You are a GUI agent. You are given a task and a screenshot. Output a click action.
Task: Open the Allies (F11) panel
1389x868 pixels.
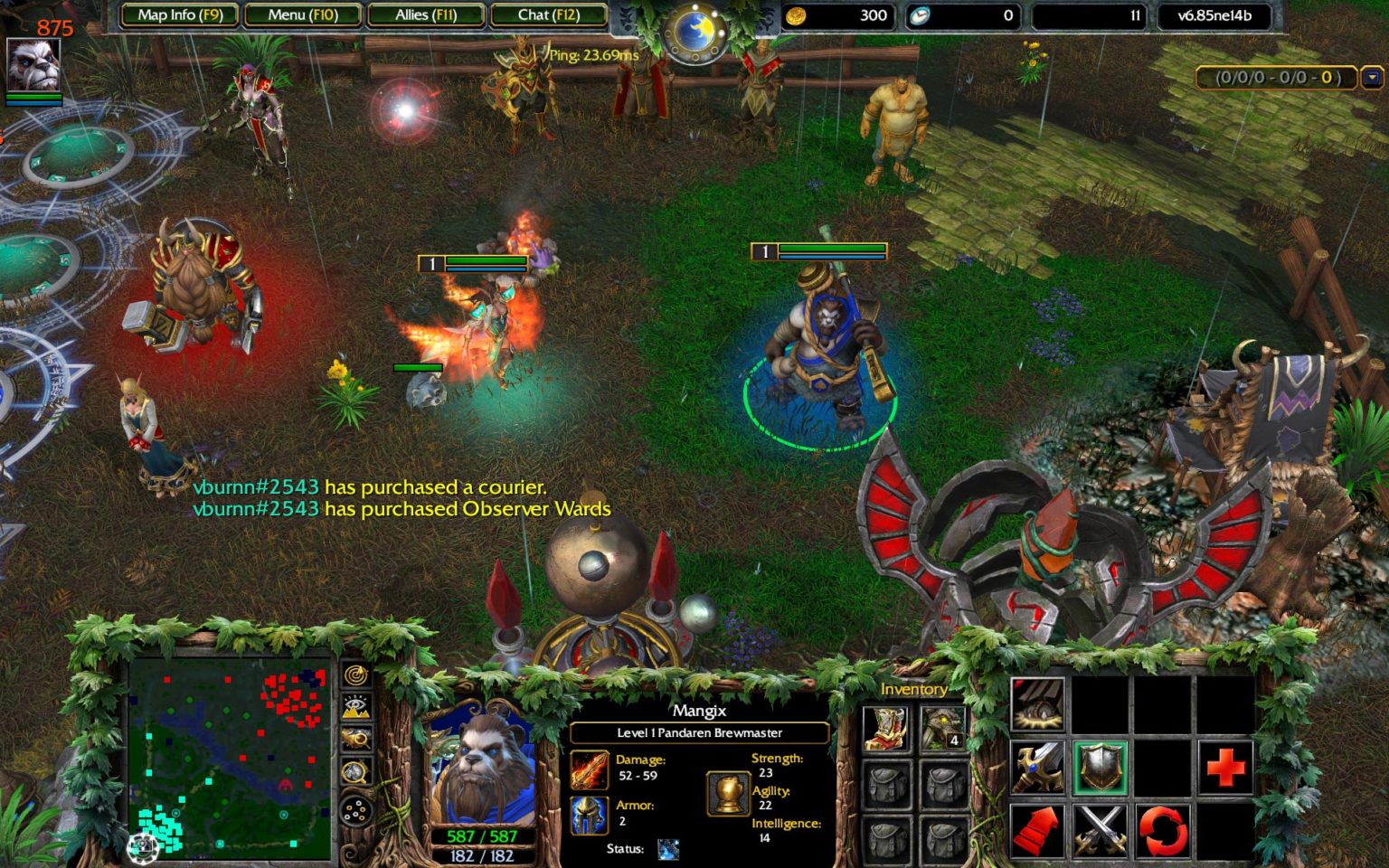[426, 15]
